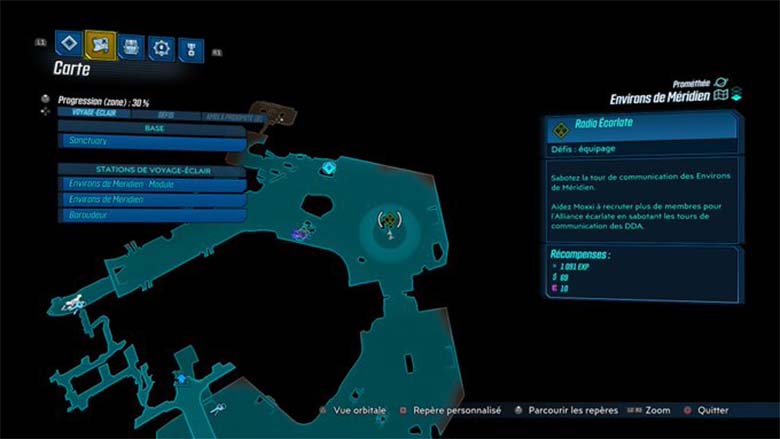Select the cyan fast travel marker on map

(x=327, y=168)
